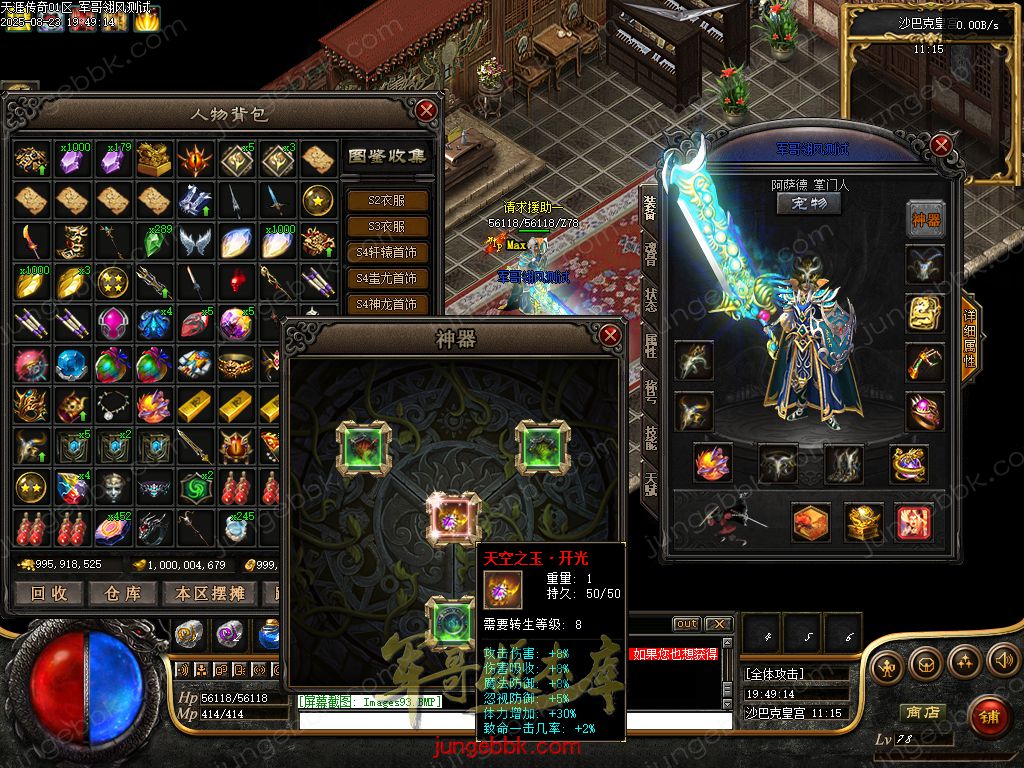Image resolution: width=1024 pixels, height=768 pixels.
Task: Close the 人物背包 inventory window
Action: (x=427, y=110)
